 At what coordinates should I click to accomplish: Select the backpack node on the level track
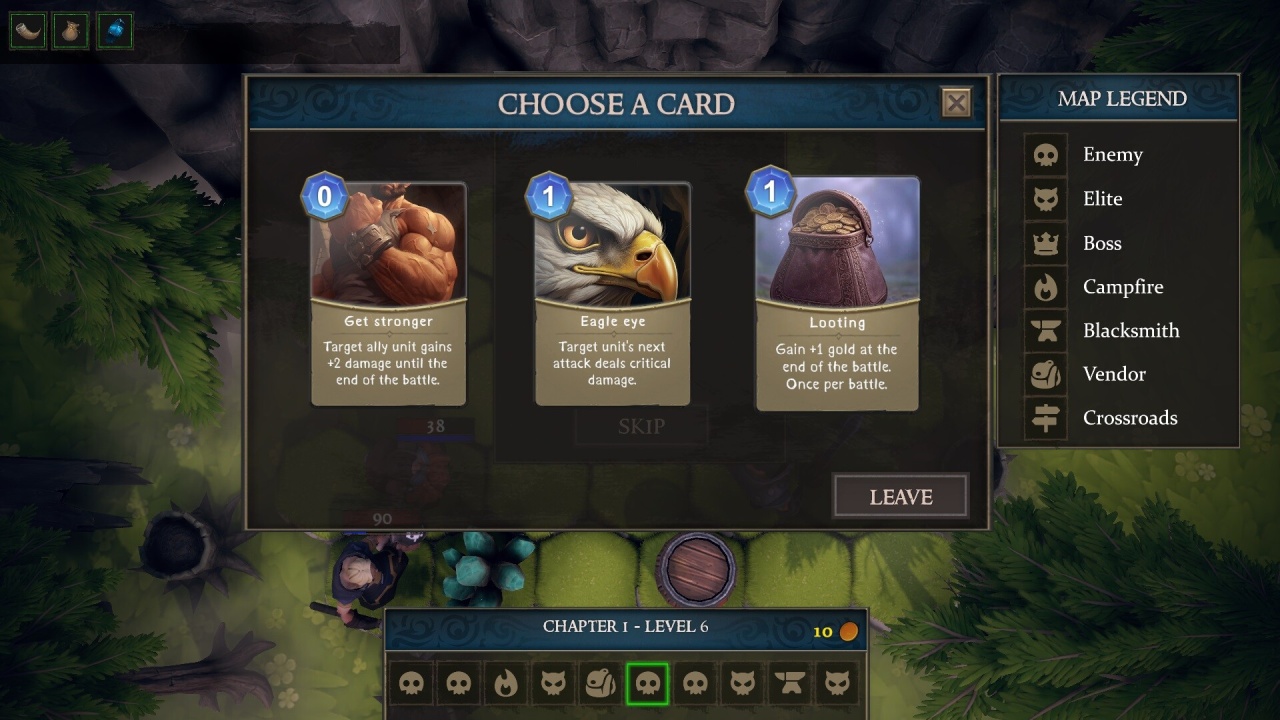point(600,684)
